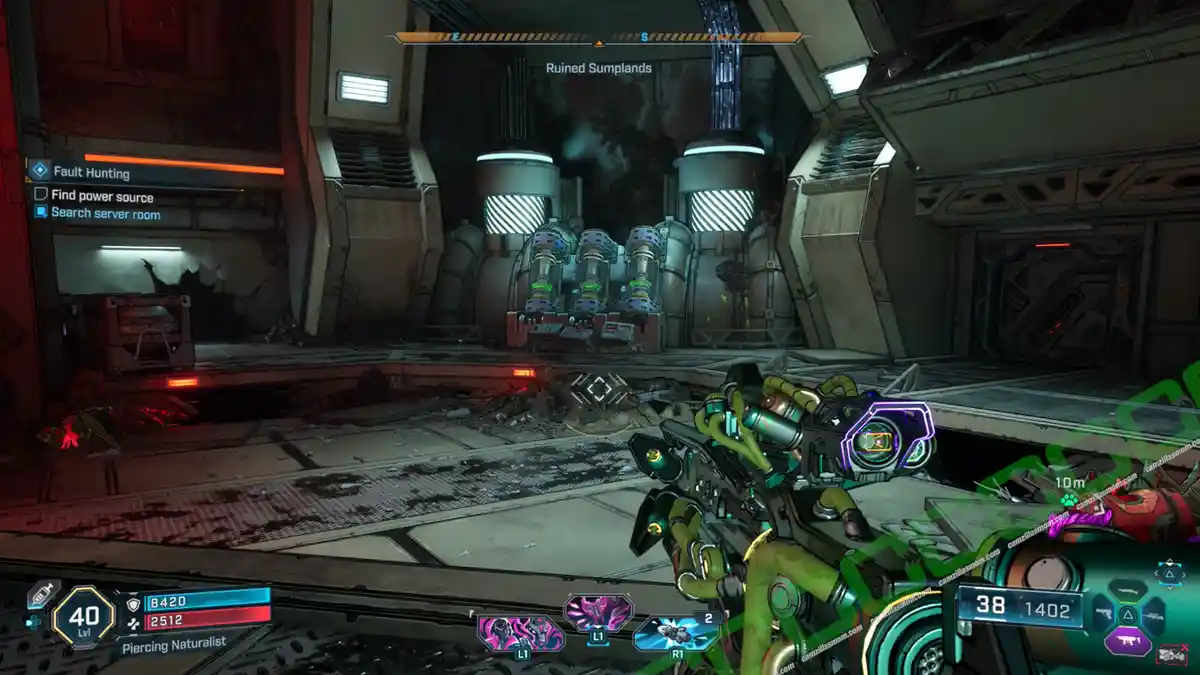Throw the blue ordnance rocket ability
1200x675 pixels.
[675, 633]
